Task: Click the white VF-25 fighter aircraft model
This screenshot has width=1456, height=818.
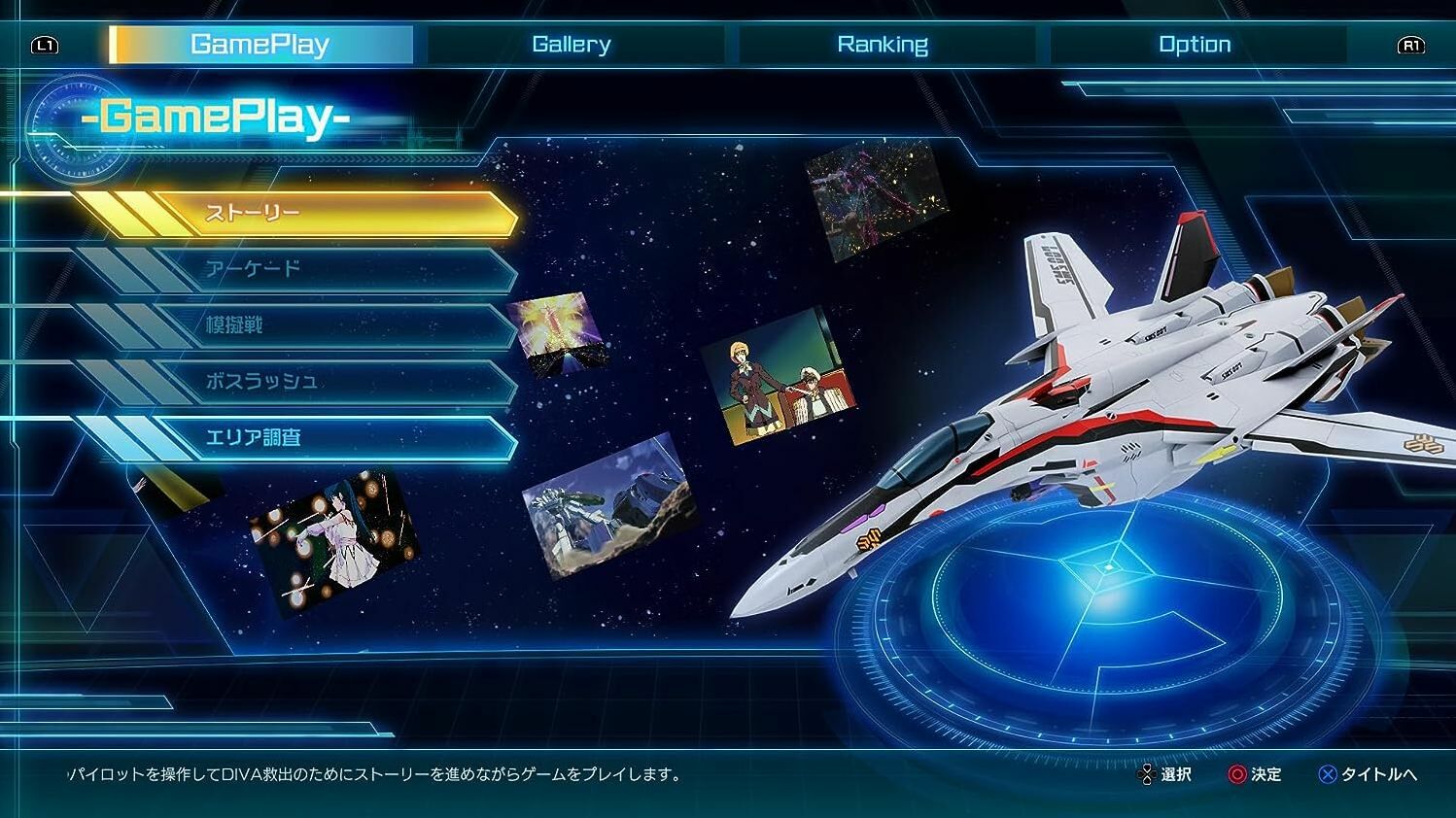Action: 1118,408
